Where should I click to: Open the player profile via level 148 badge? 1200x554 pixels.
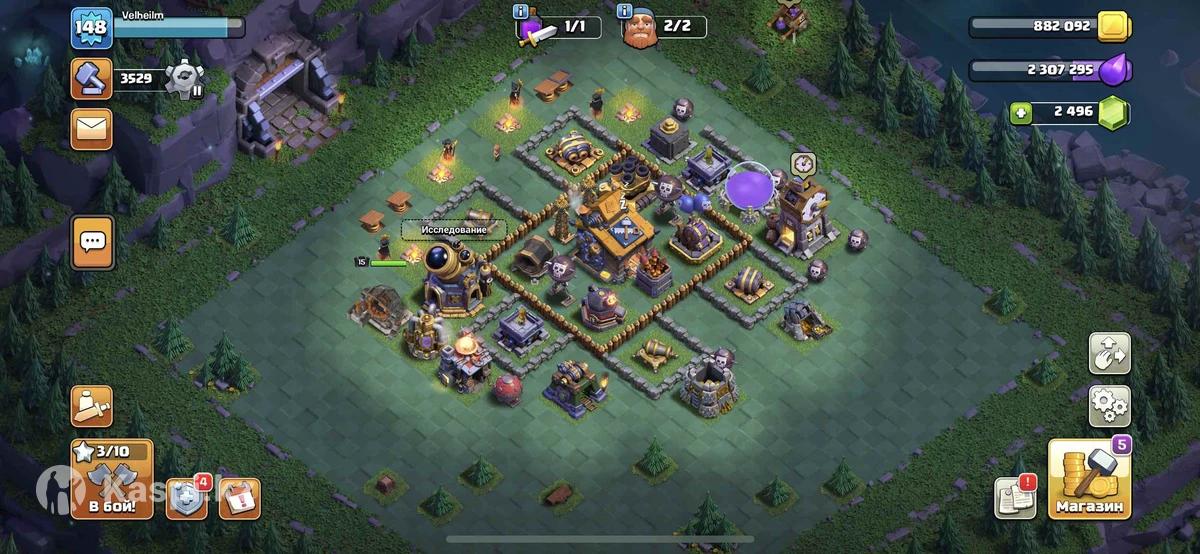click(90, 28)
